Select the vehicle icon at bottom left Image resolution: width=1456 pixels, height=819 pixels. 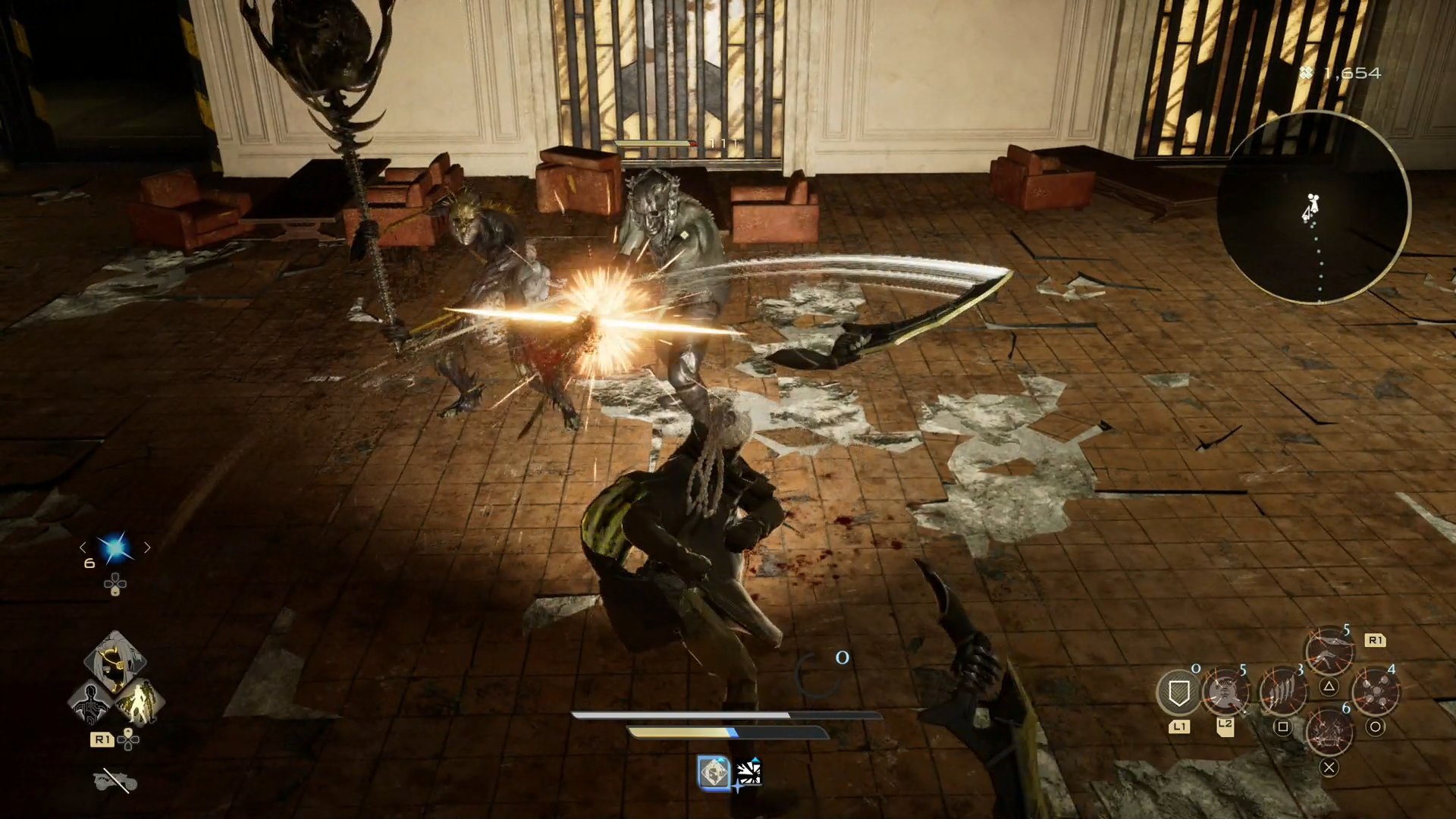click(114, 781)
